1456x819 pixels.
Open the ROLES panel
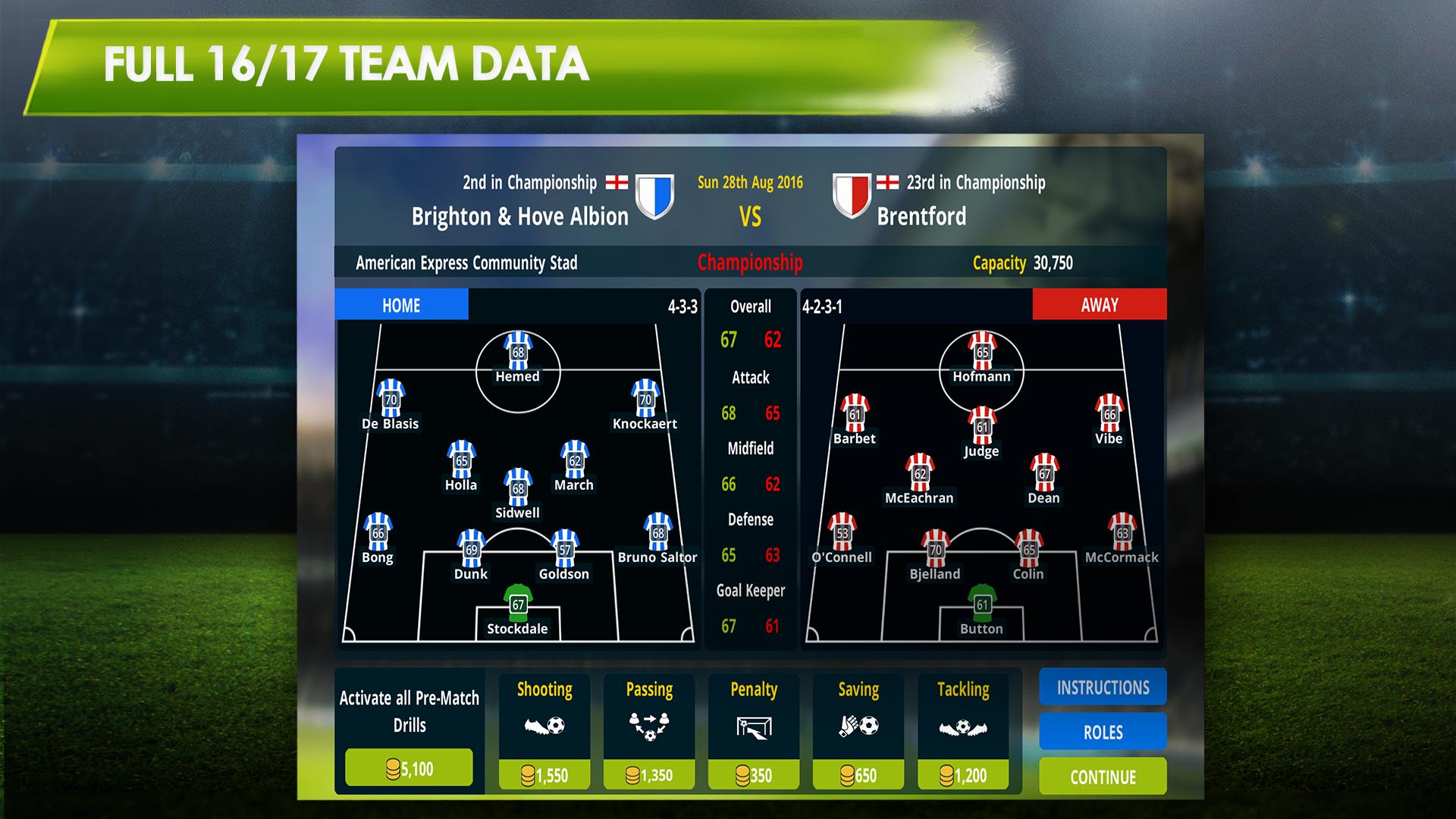(x=1102, y=732)
